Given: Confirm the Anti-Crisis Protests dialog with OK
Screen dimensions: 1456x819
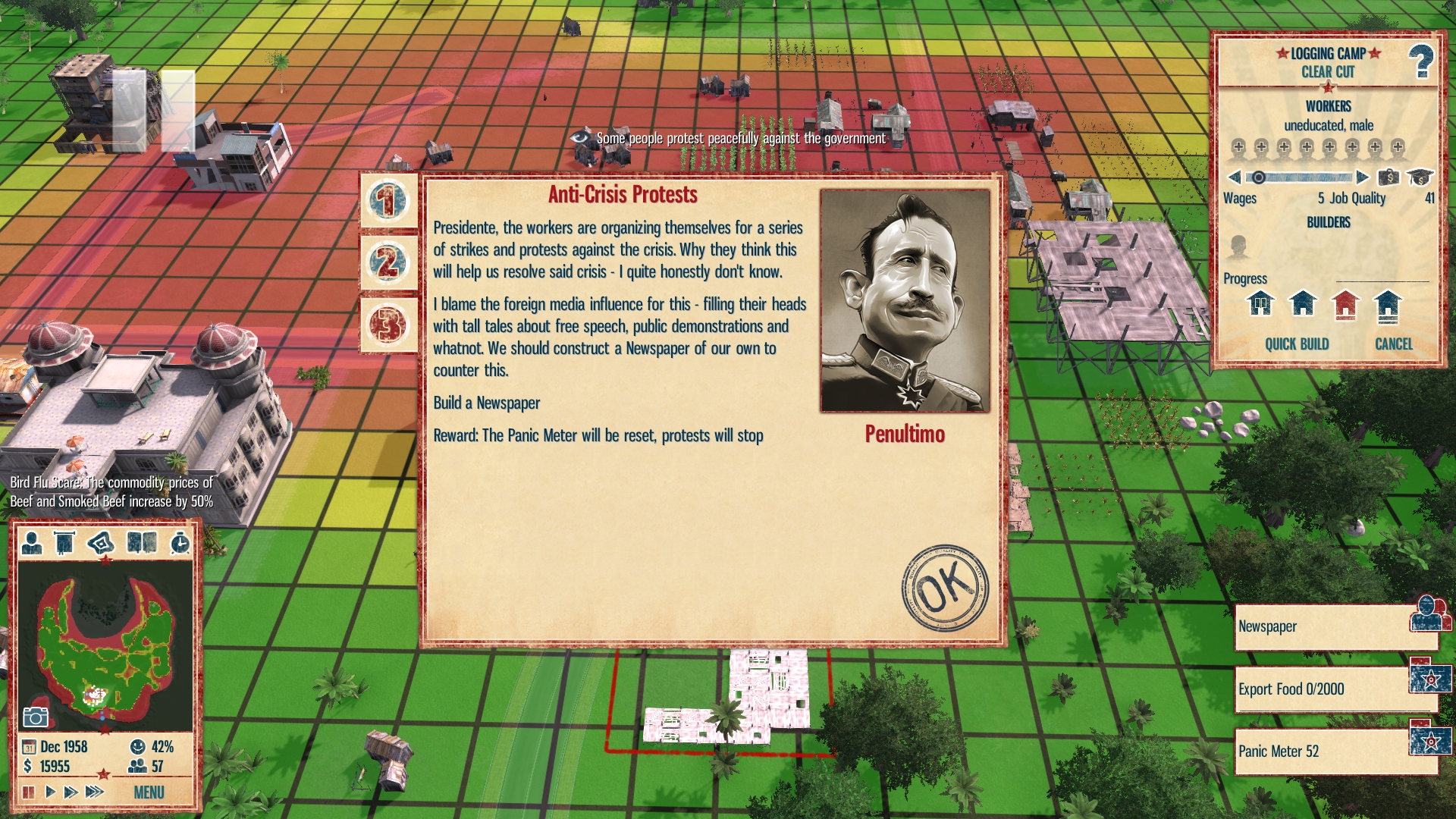Looking at the screenshot, I should tap(945, 587).
